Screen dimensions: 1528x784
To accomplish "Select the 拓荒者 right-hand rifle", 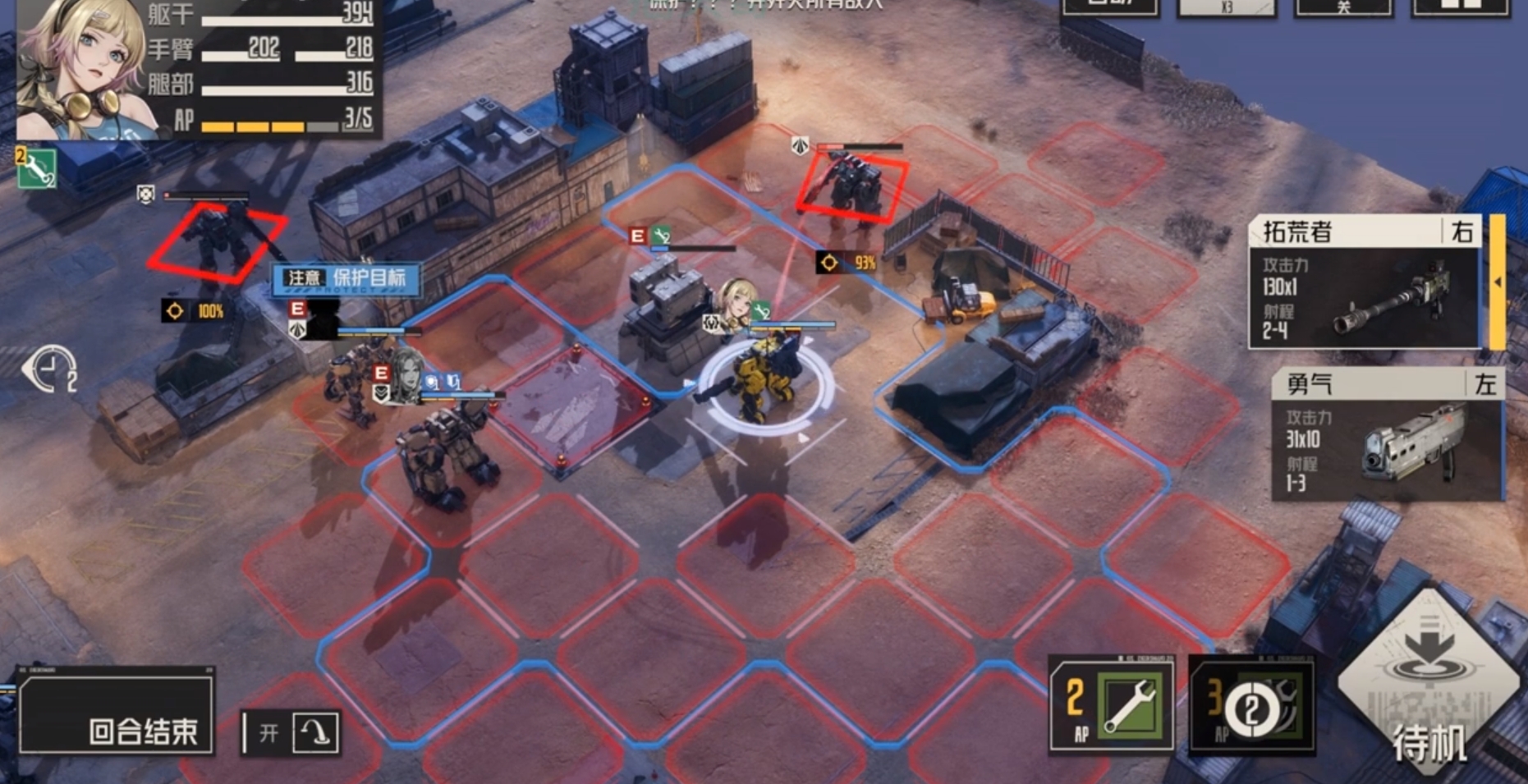I will 1366,282.
